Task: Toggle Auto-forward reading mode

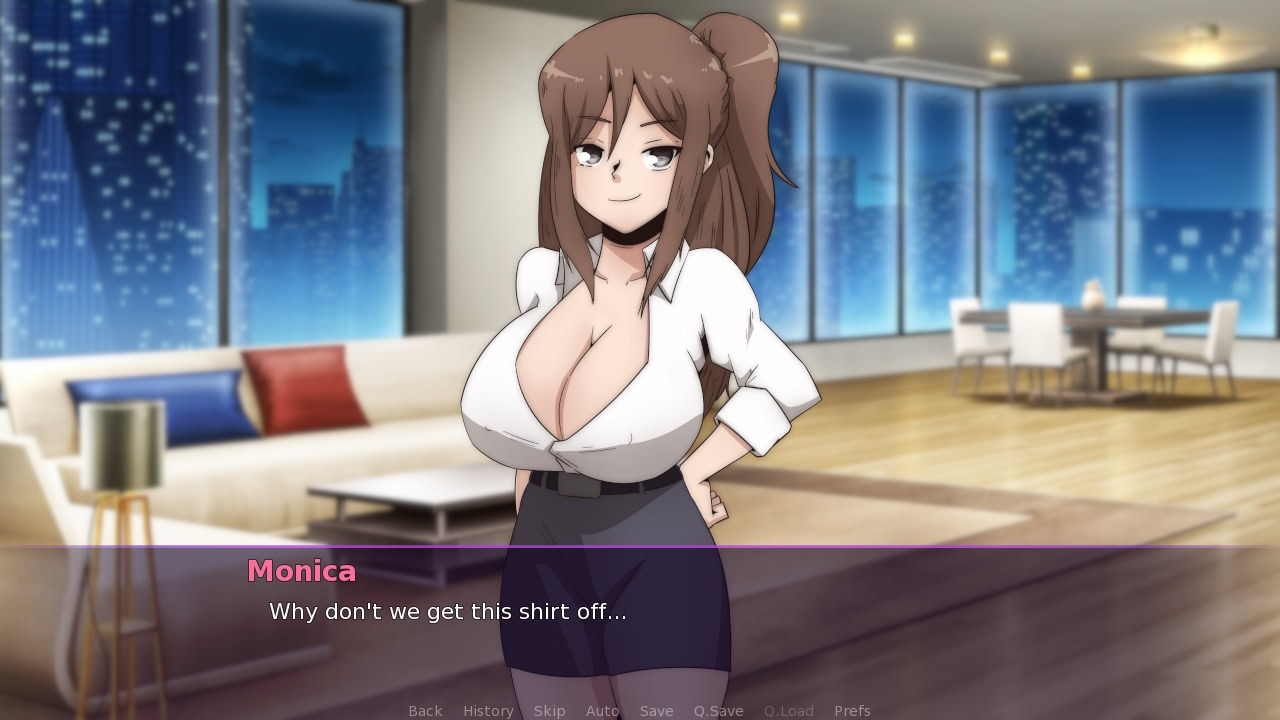Action: [x=602, y=710]
